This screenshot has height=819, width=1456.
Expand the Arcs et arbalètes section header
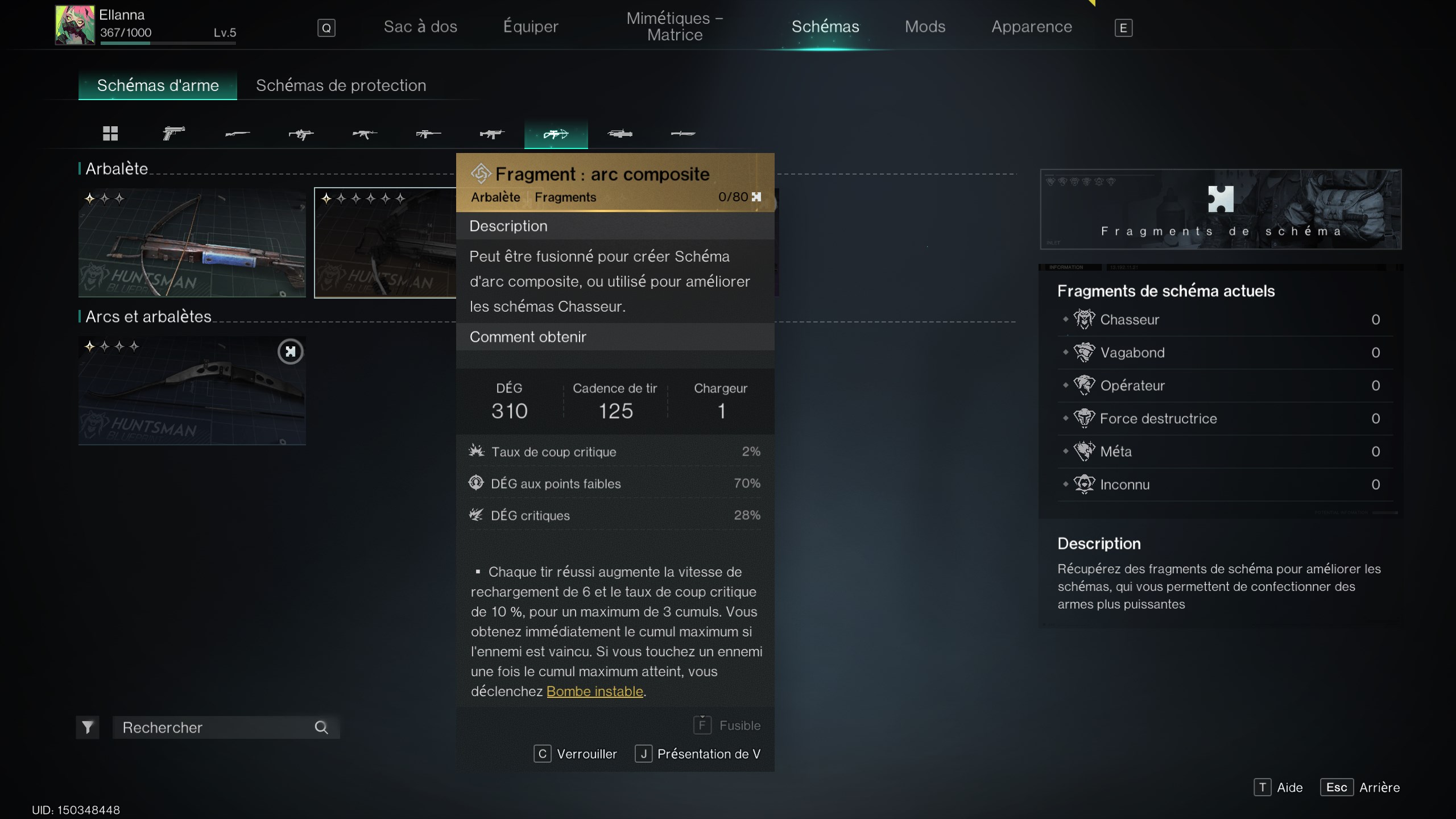pyautogui.click(x=148, y=316)
